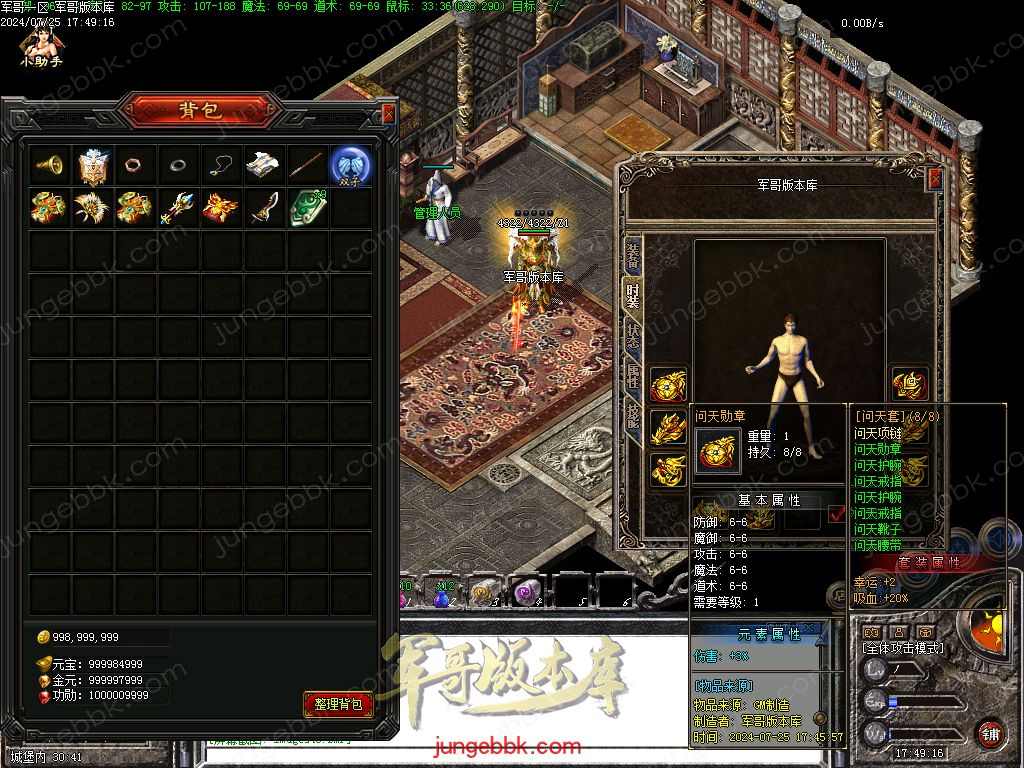This screenshot has height=768, width=1024.
Task: Select the white feathered shield armor item
Action: 92,165
